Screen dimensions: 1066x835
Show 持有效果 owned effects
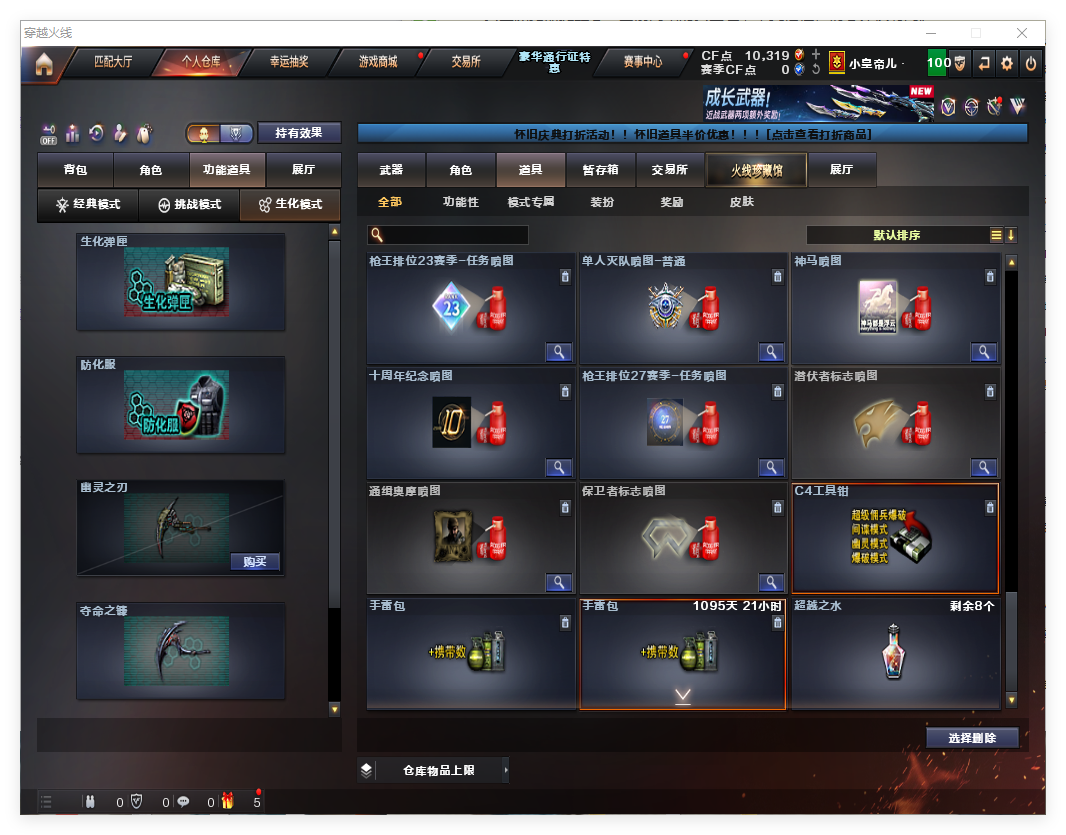[299, 133]
